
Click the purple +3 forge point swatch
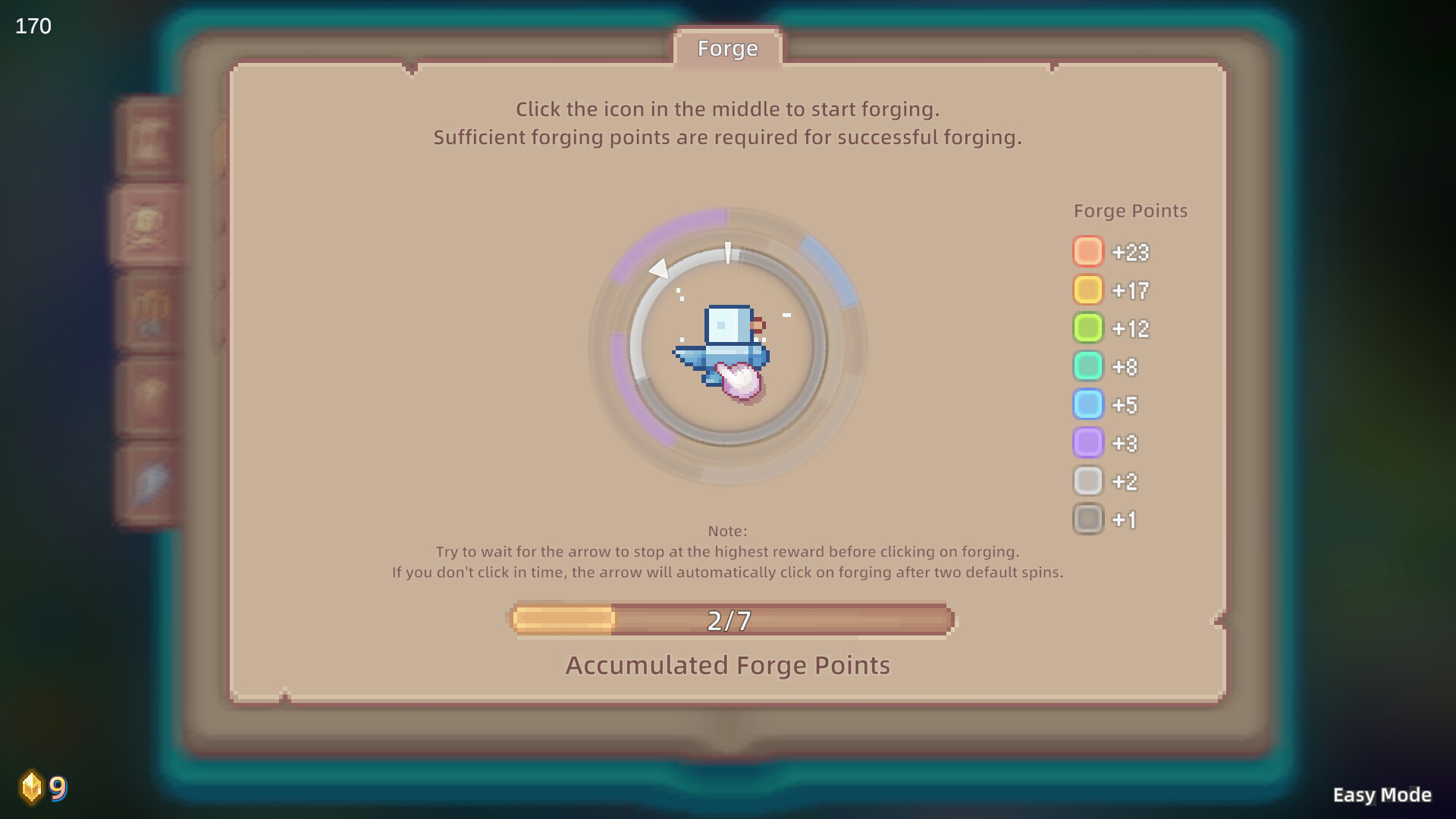point(1088,443)
